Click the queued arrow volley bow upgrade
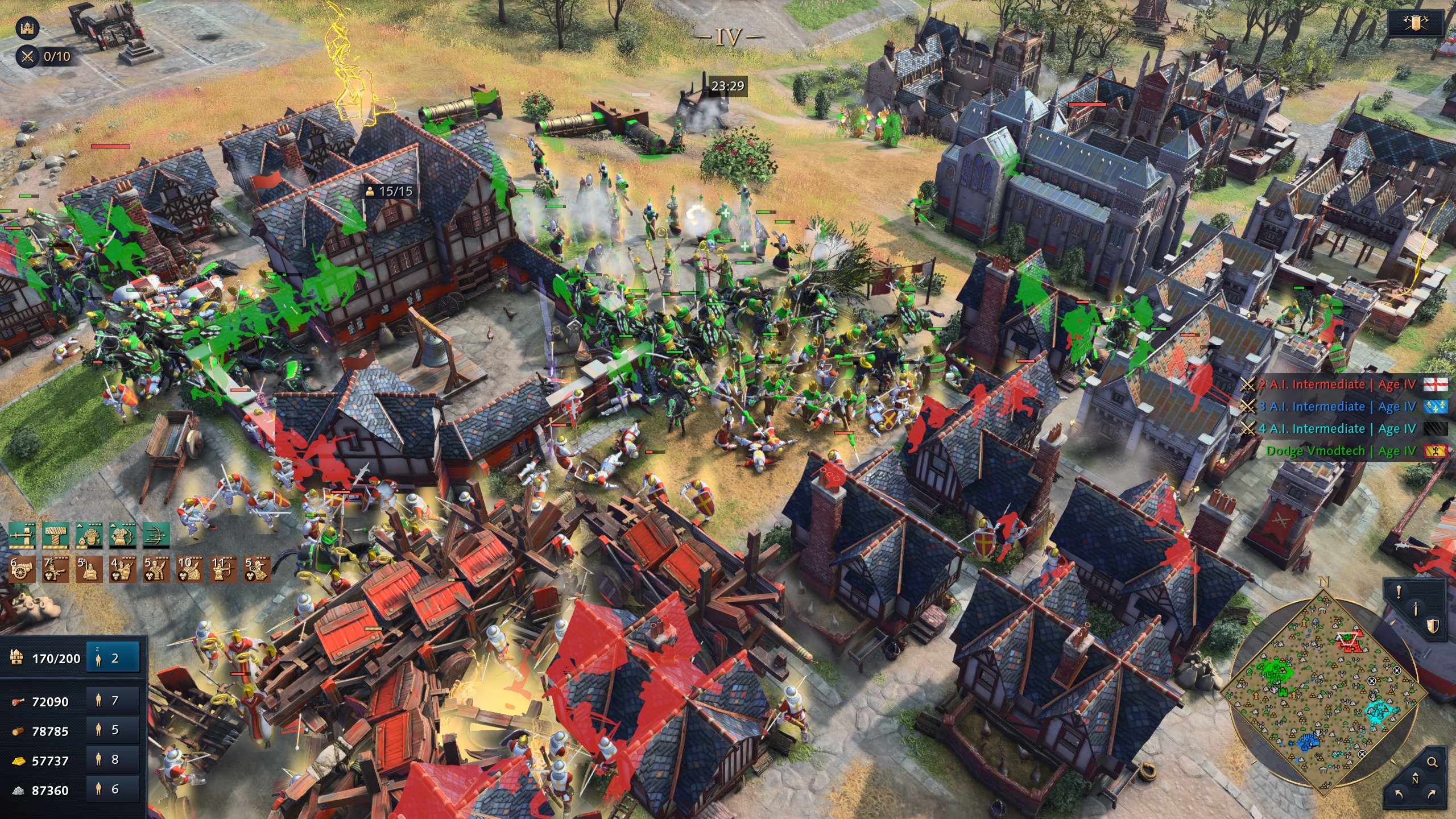 coord(156,536)
